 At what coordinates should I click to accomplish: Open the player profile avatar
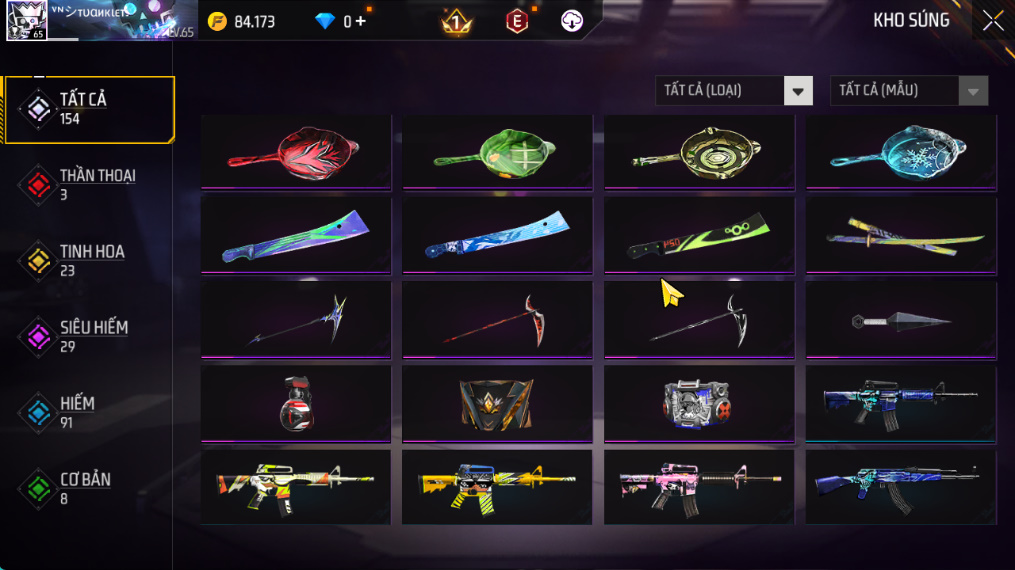tap(25, 21)
